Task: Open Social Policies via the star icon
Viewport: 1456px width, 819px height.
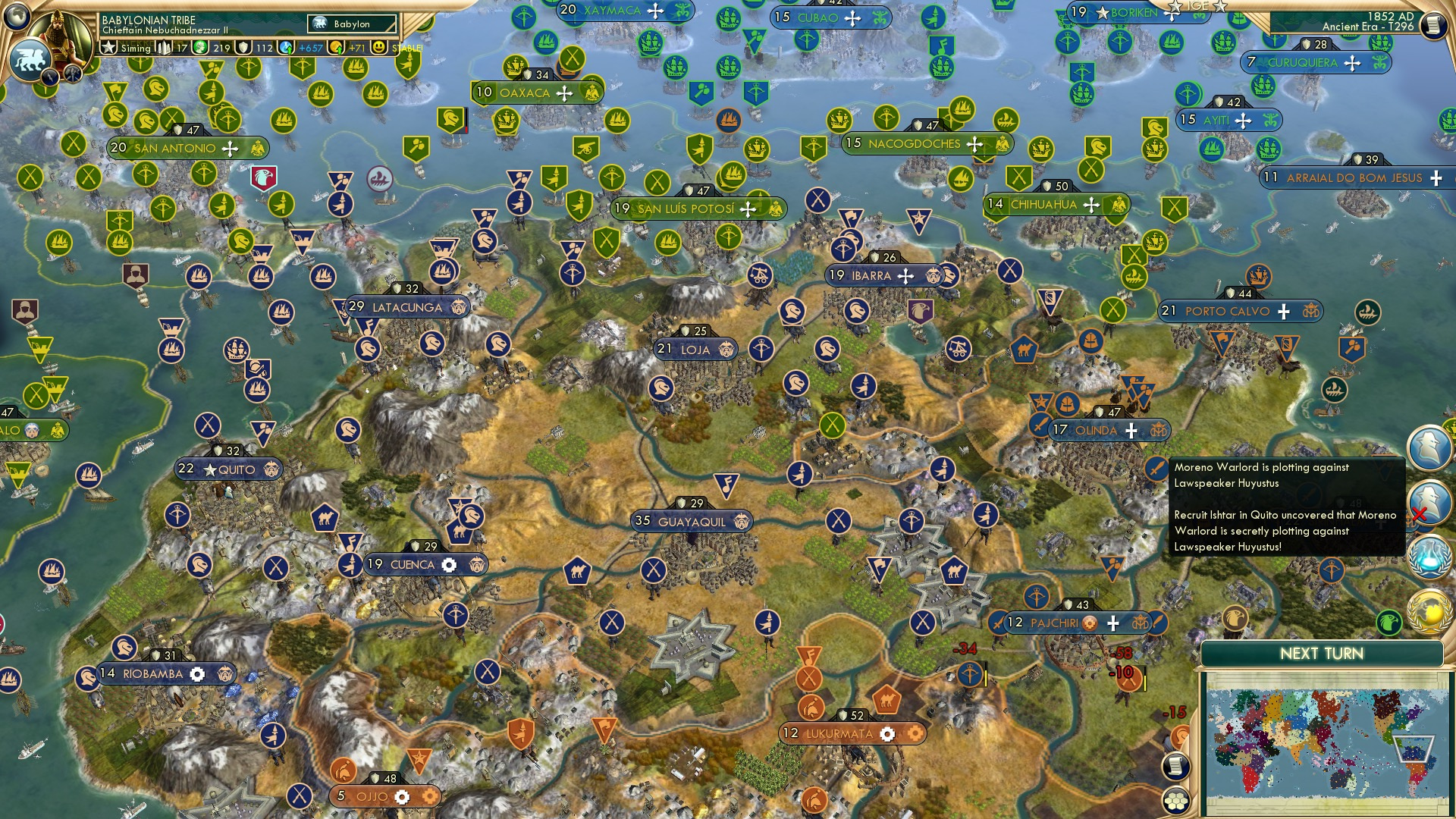Action: coord(108,48)
